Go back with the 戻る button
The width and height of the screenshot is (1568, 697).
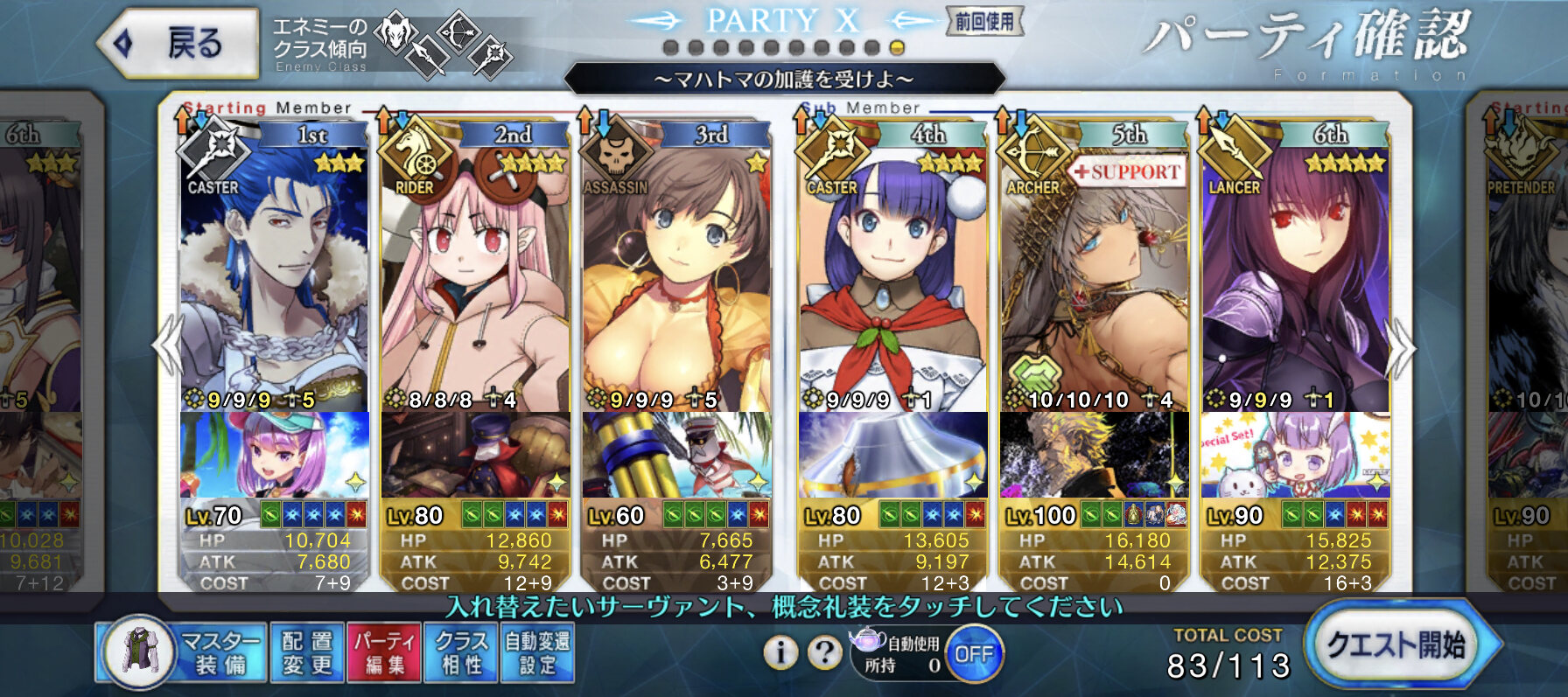tap(179, 42)
